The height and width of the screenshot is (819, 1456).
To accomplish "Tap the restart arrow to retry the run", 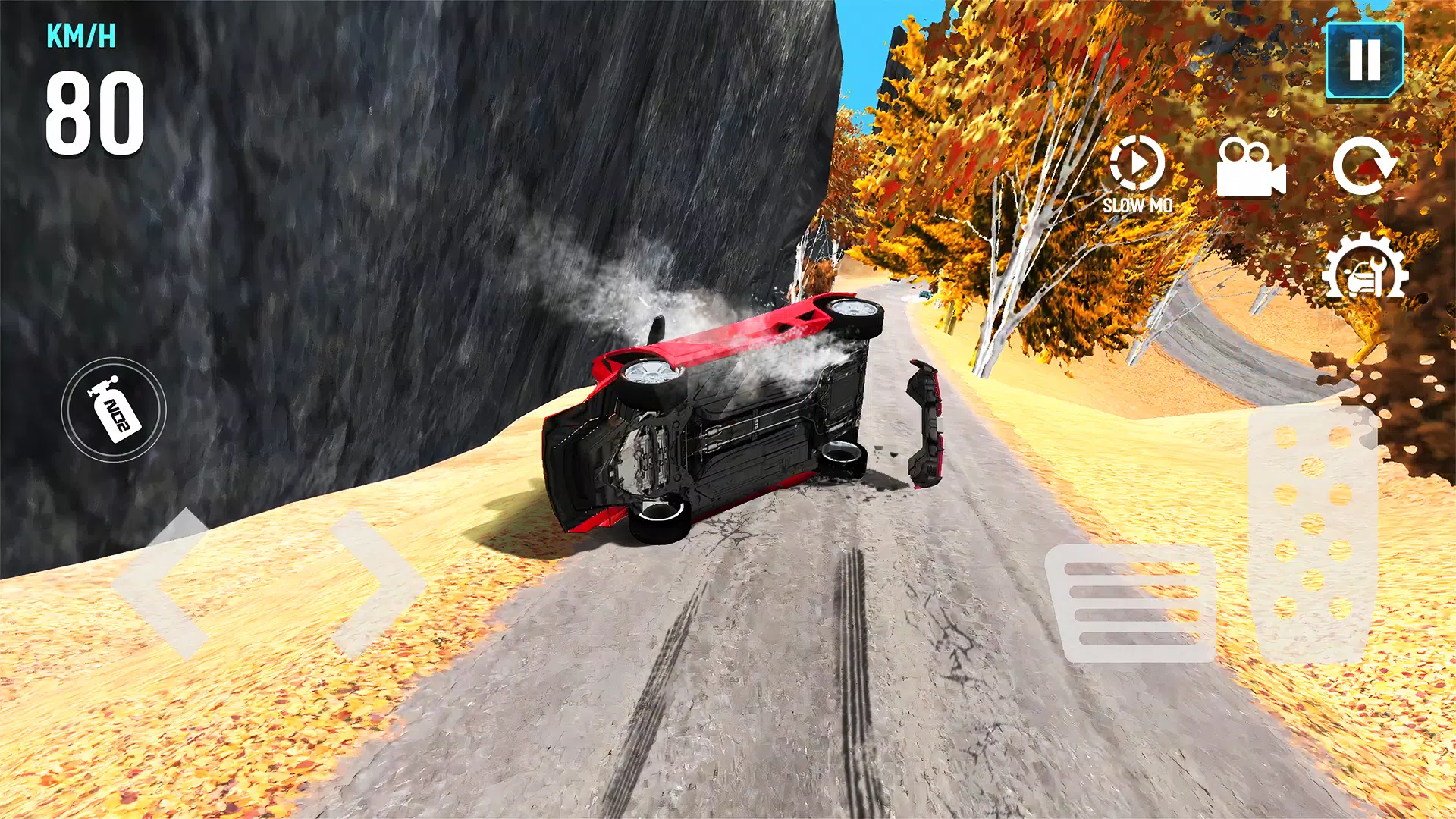I will point(1367,168).
